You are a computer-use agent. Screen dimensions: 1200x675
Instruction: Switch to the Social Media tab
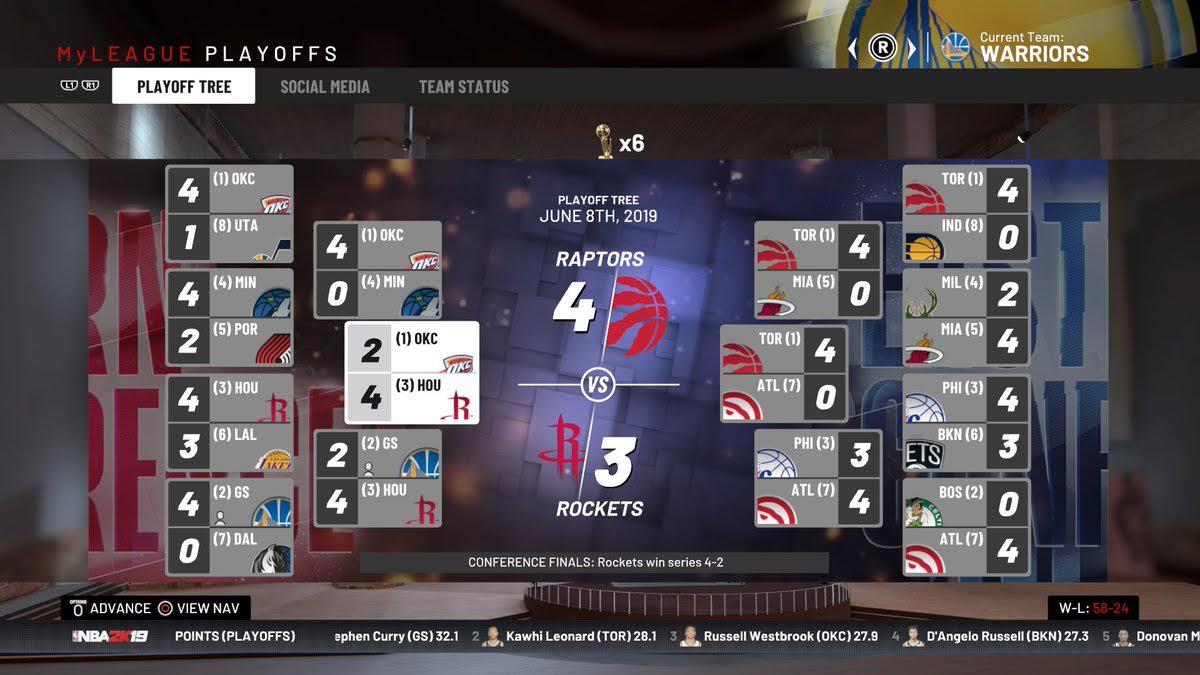(x=324, y=87)
